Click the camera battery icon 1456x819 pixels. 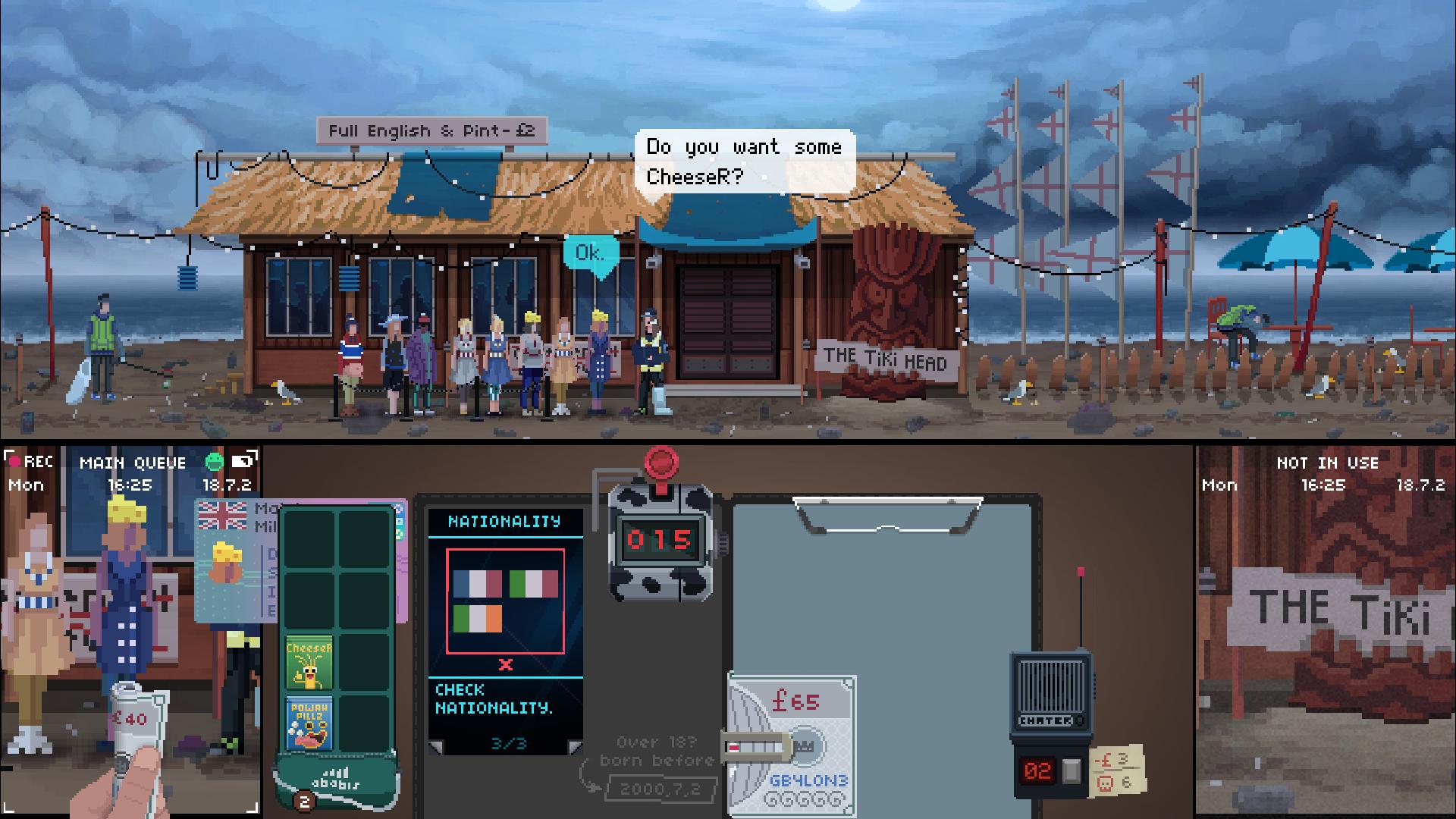pyautogui.click(x=247, y=460)
